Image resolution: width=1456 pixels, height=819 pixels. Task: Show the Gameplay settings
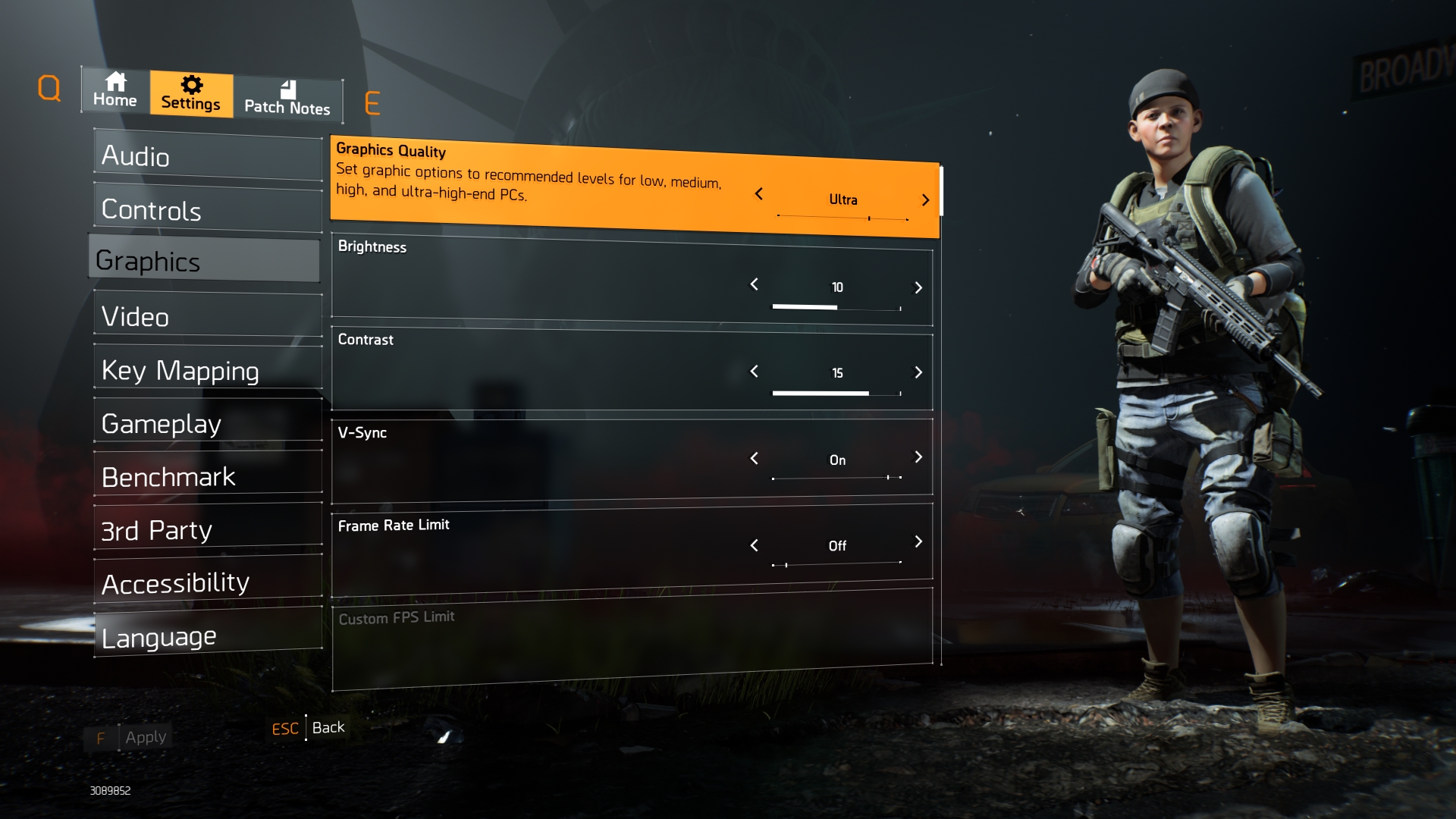pyautogui.click(x=208, y=423)
